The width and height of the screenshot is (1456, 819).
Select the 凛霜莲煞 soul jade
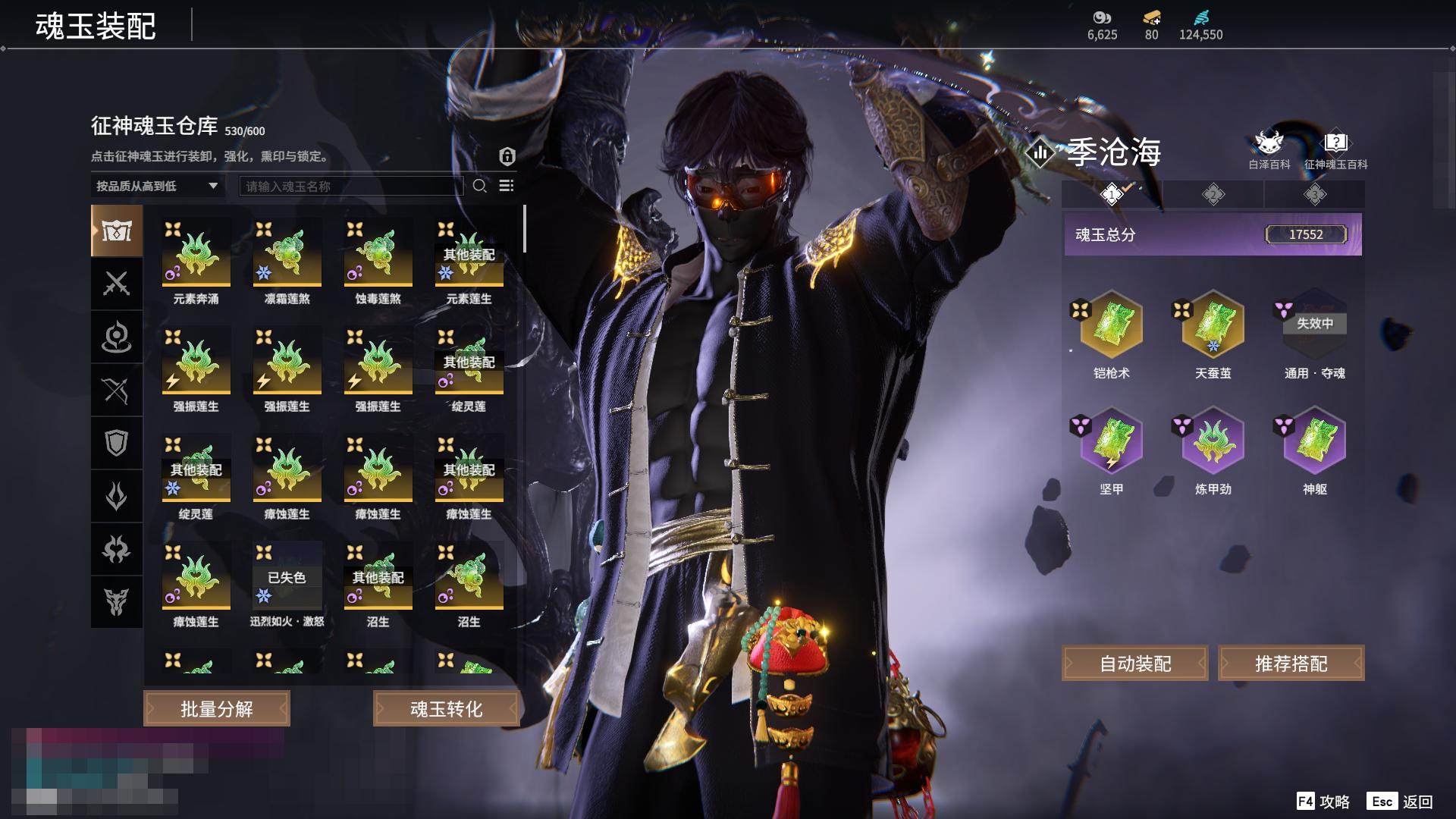click(287, 254)
